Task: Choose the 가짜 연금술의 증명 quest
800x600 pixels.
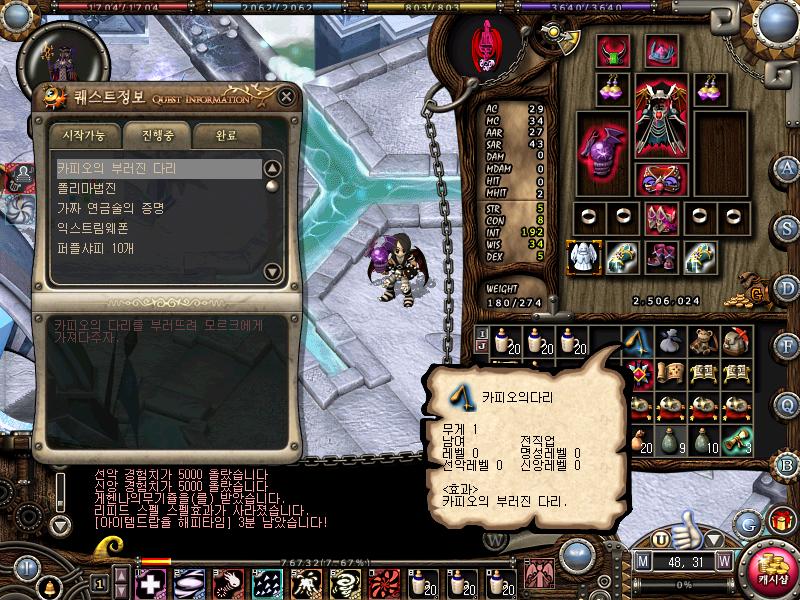Action: pyautogui.click(x=110, y=208)
